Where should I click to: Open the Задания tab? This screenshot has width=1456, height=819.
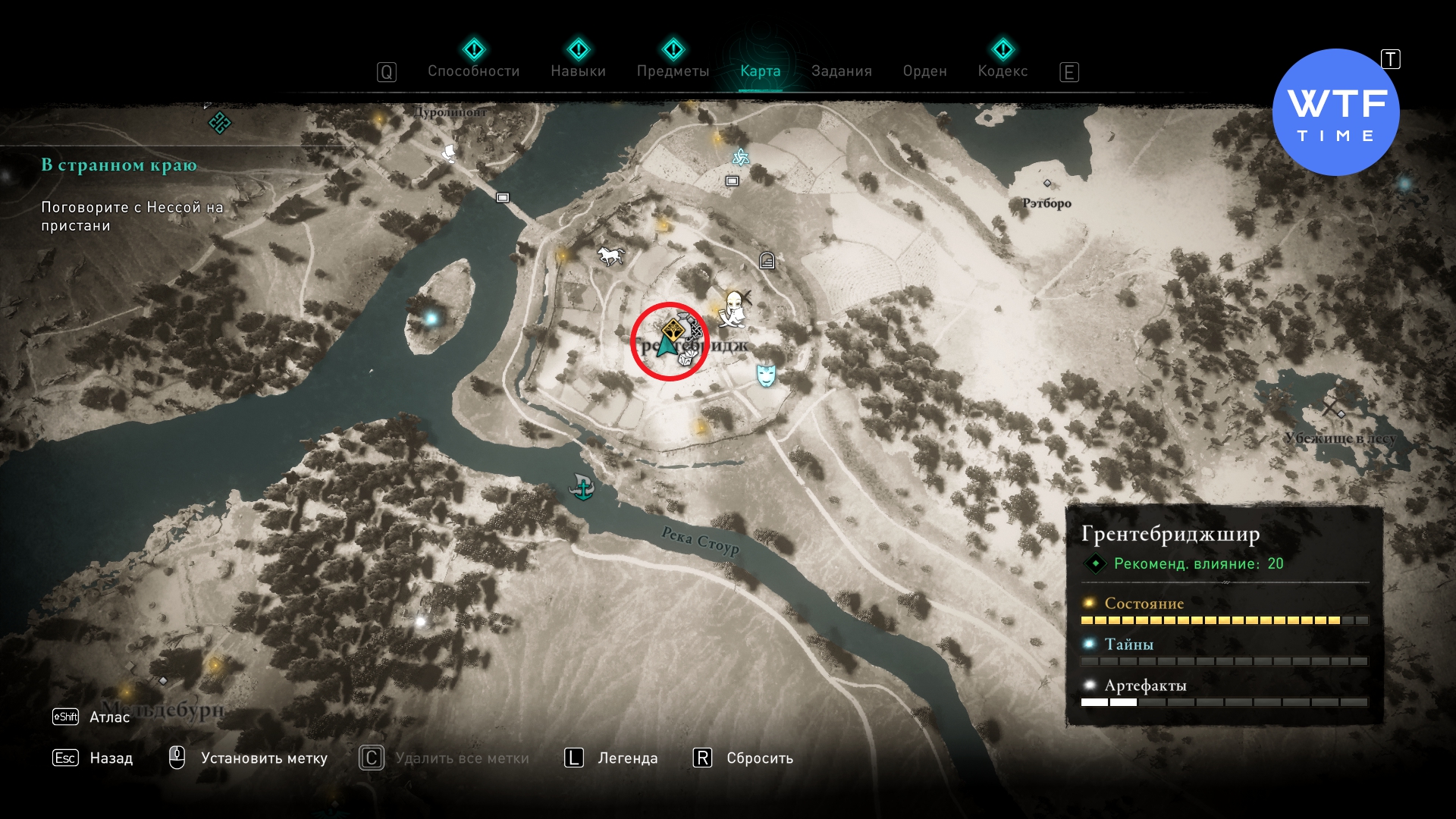tap(841, 71)
